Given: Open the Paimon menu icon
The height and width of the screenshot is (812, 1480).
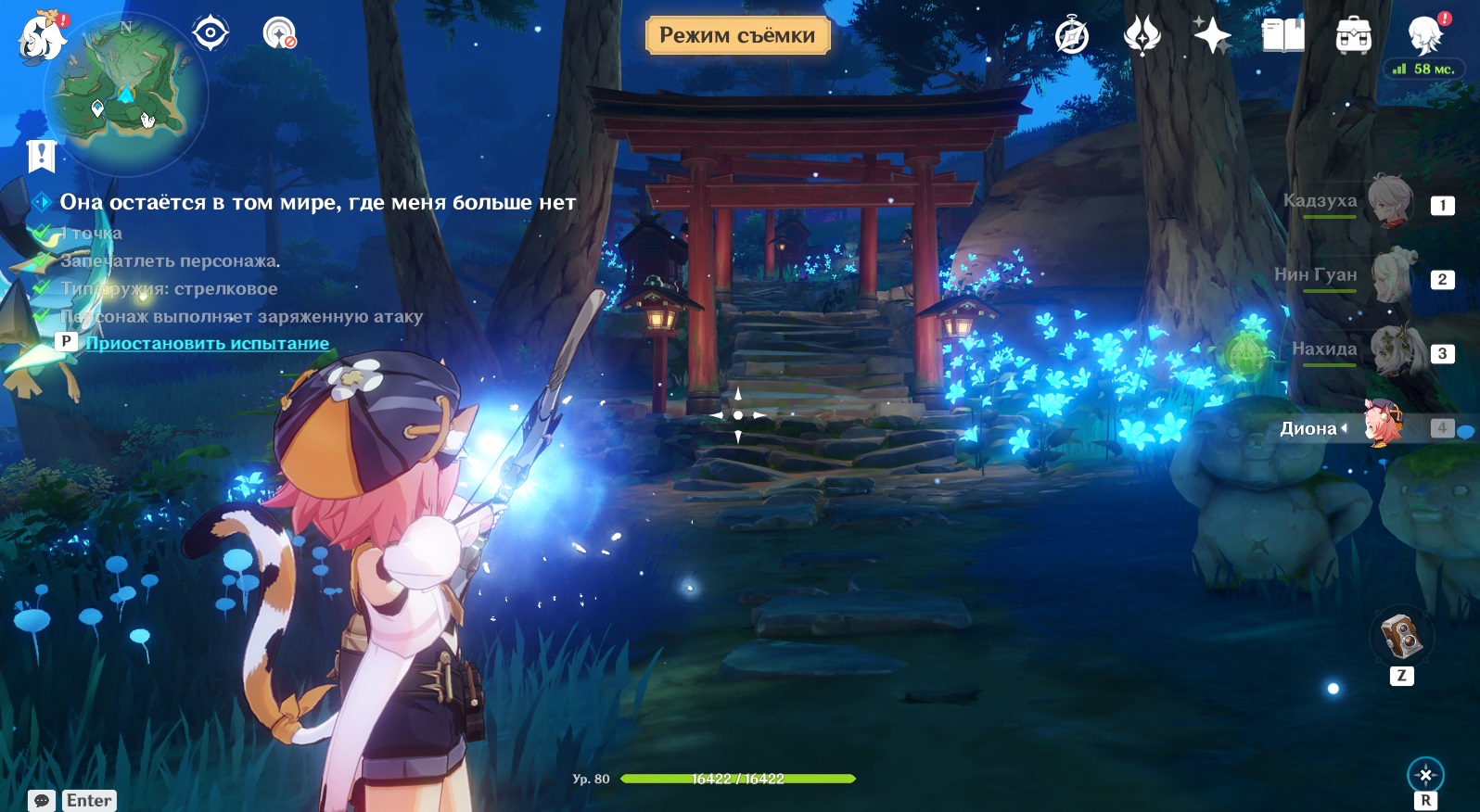Looking at the screenshot, I should (42, 37).
